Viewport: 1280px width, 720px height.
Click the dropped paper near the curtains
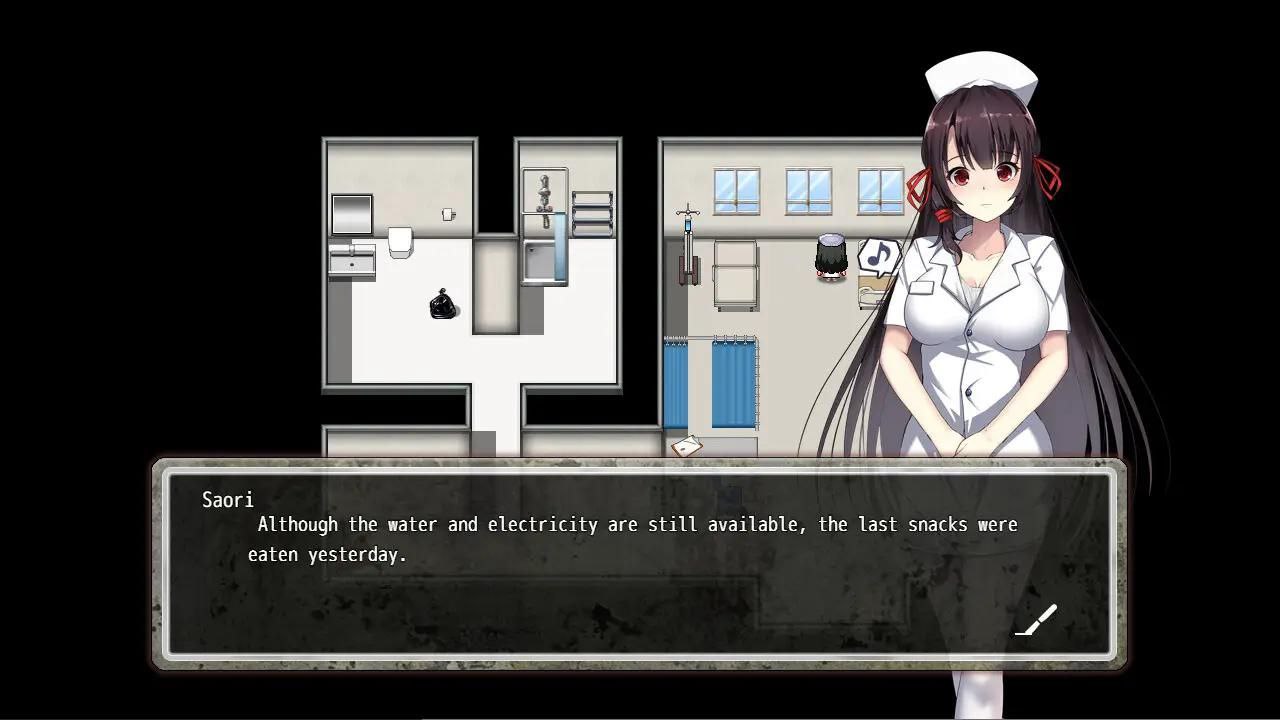688,444
